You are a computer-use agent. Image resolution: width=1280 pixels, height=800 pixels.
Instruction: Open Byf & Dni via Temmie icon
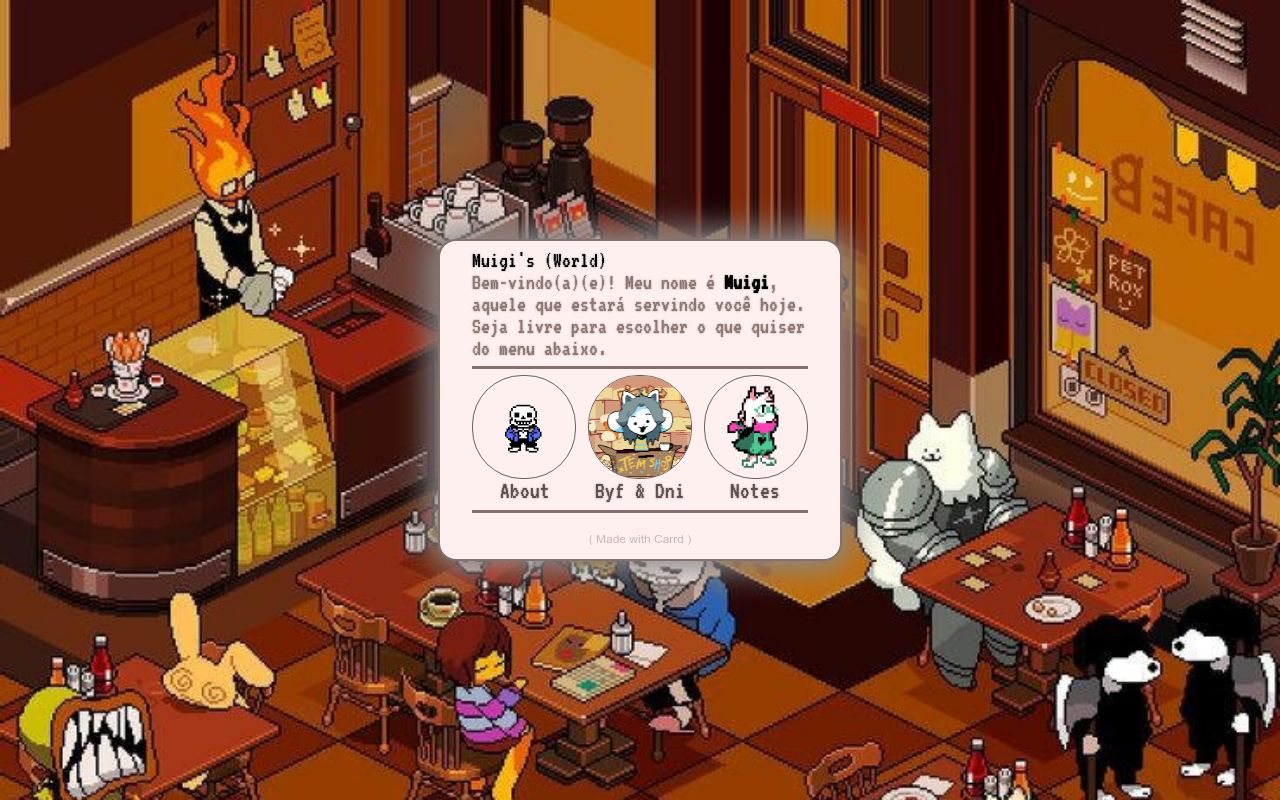(640, 427)
